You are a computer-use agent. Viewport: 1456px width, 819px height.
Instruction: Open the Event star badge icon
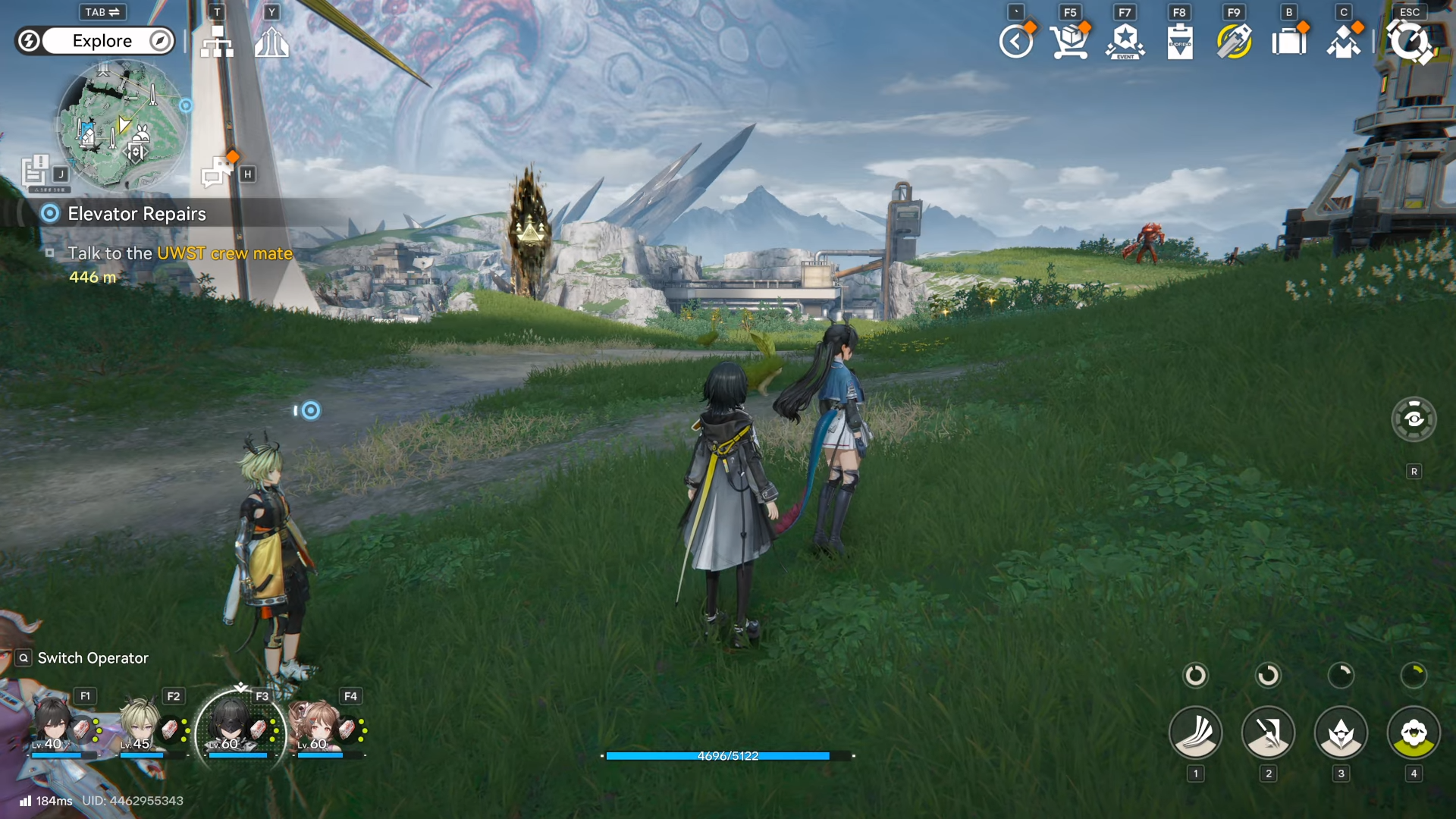pyautogui.click(x=1125, y=42)
